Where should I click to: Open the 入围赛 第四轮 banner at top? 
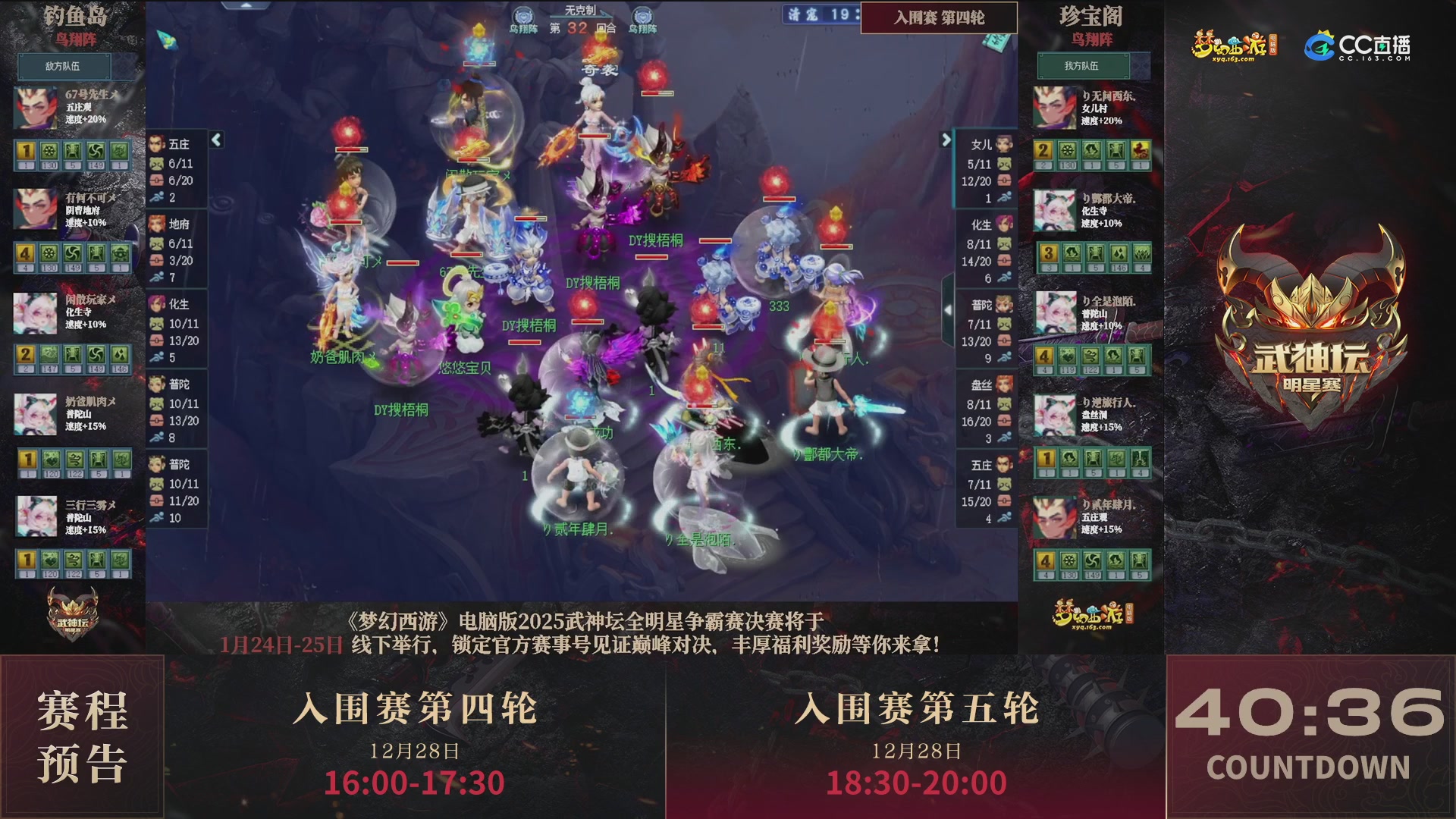coord(939,17)
